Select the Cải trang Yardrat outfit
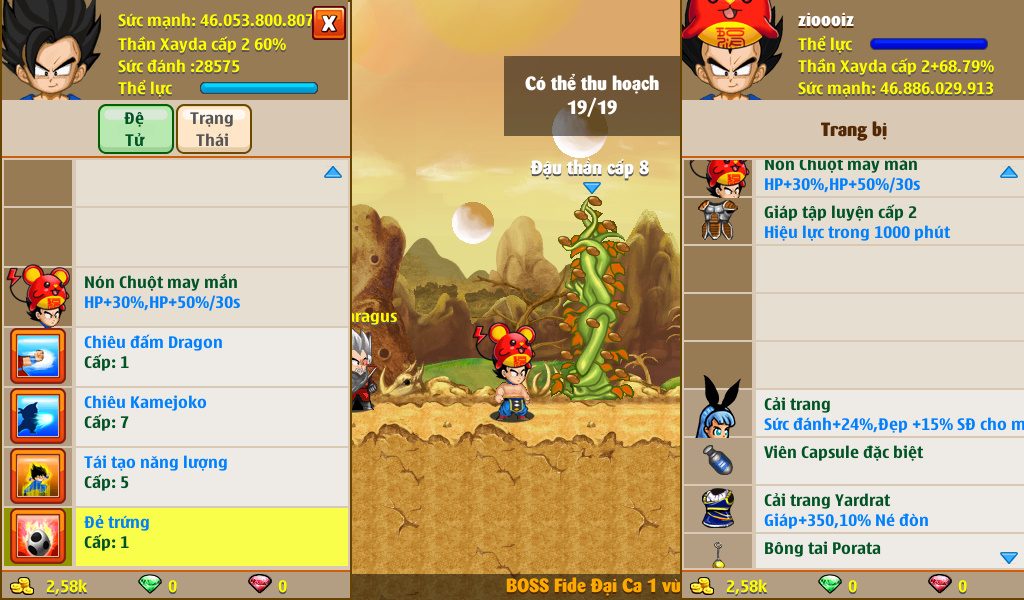This screenshot has width=1024, height=600. [x=856, y=509]
